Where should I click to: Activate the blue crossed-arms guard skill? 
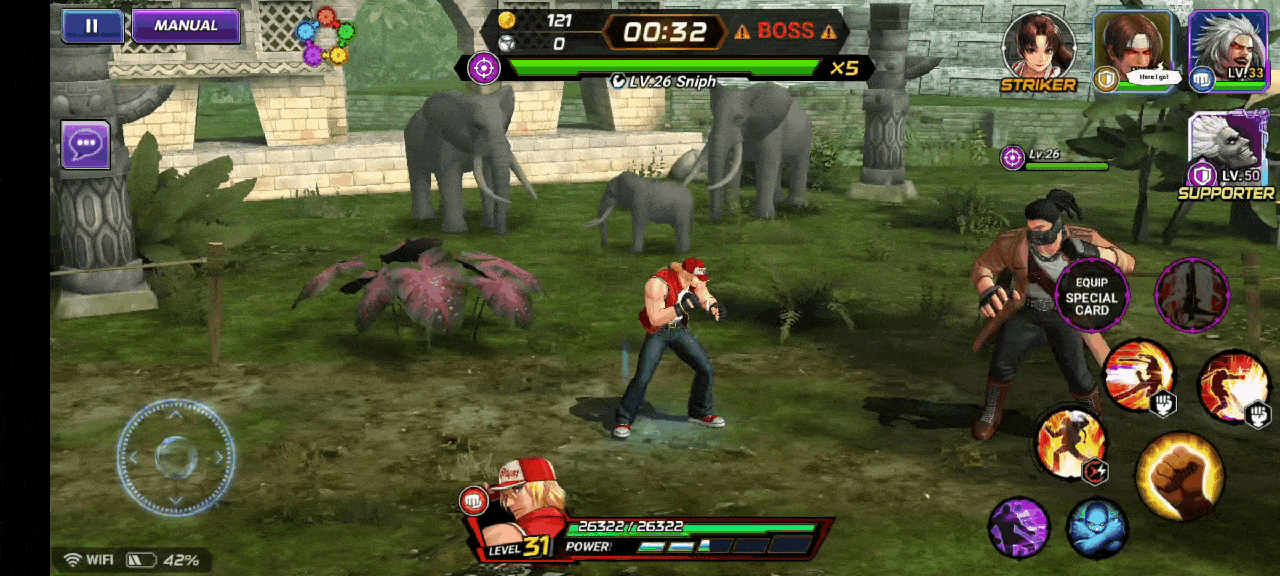point(1096,527)
